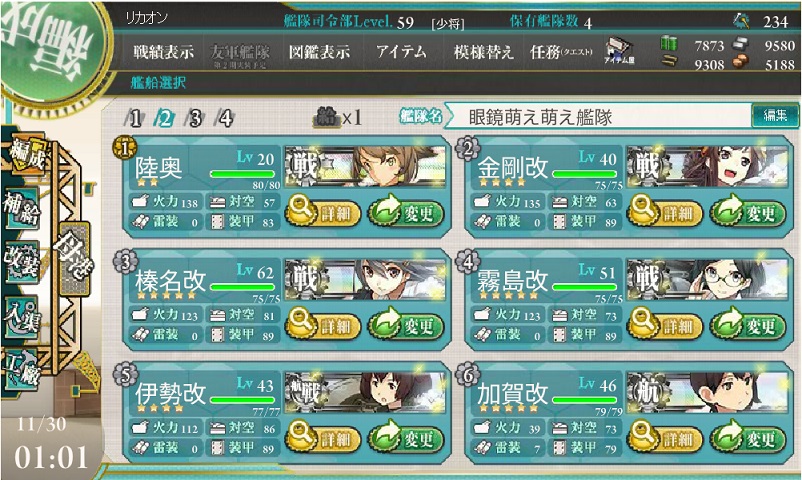
Task: Click the 編集 fleet name edit button
Action: pos(775,116)
